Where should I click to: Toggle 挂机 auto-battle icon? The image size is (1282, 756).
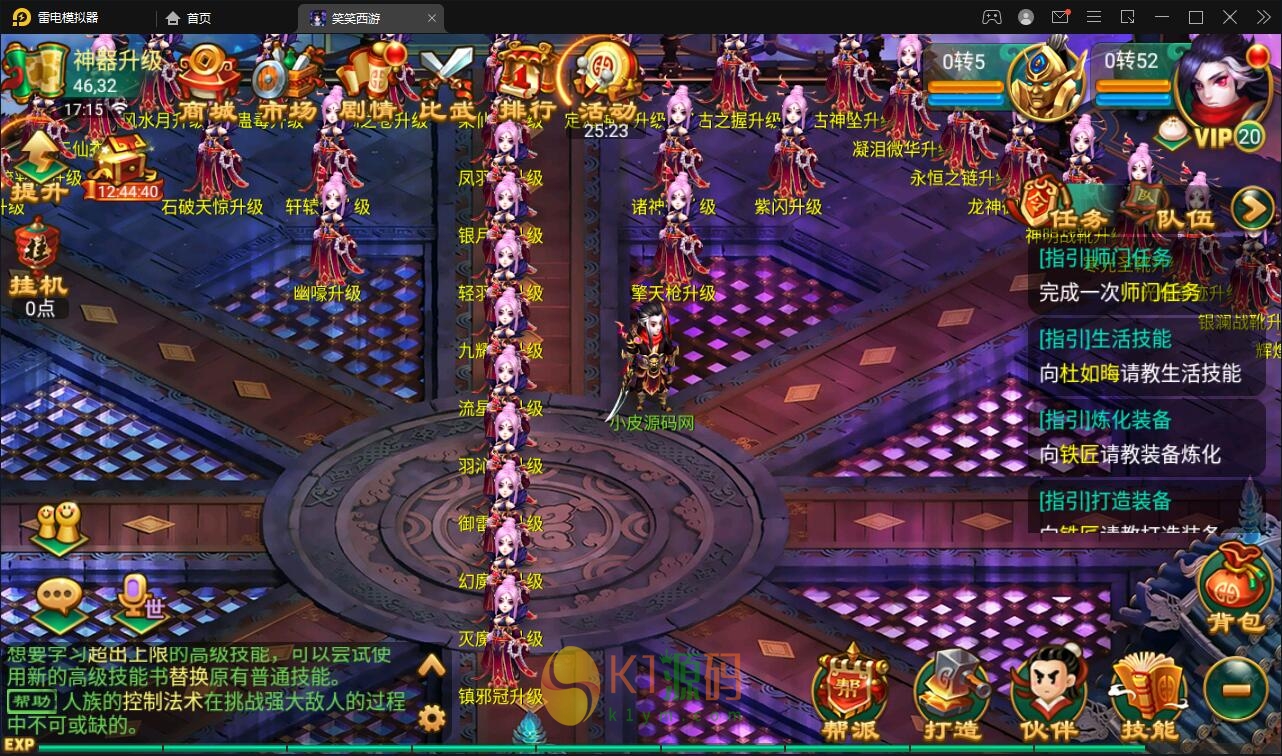38,262
